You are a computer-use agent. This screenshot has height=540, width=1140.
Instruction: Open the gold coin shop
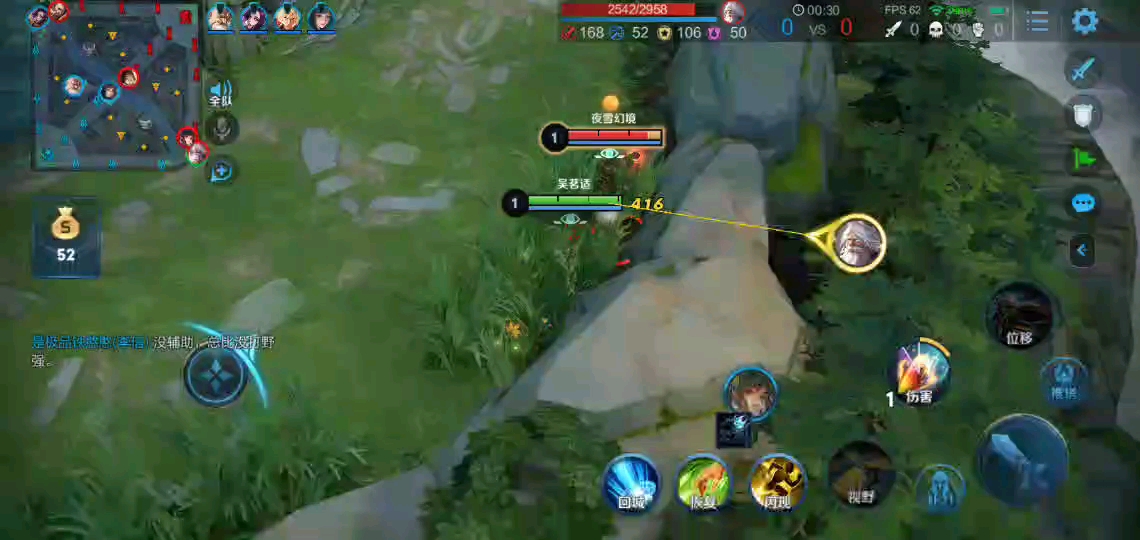[x=65, y=235]
